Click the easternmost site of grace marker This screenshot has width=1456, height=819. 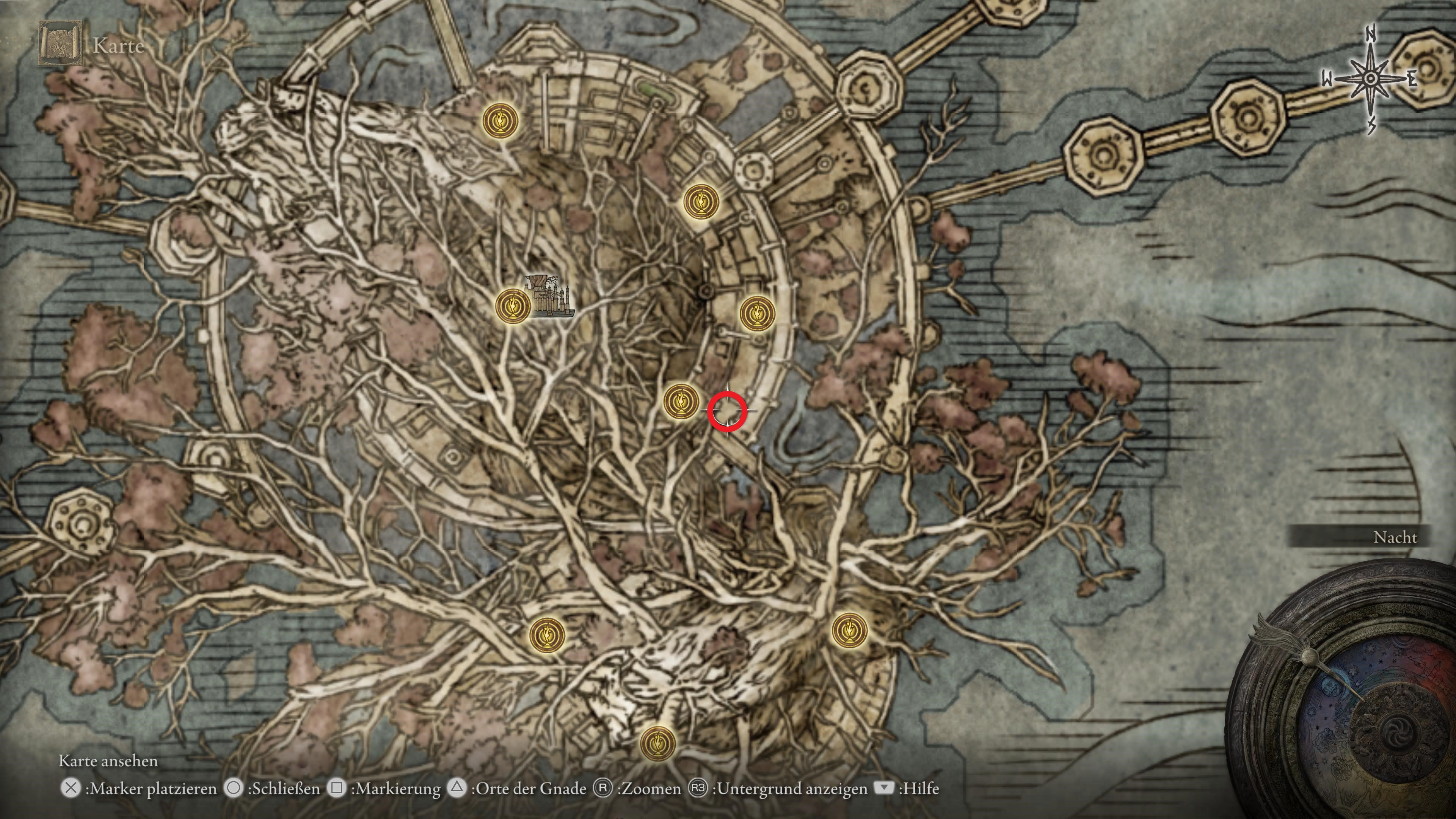tap(849, 630)
